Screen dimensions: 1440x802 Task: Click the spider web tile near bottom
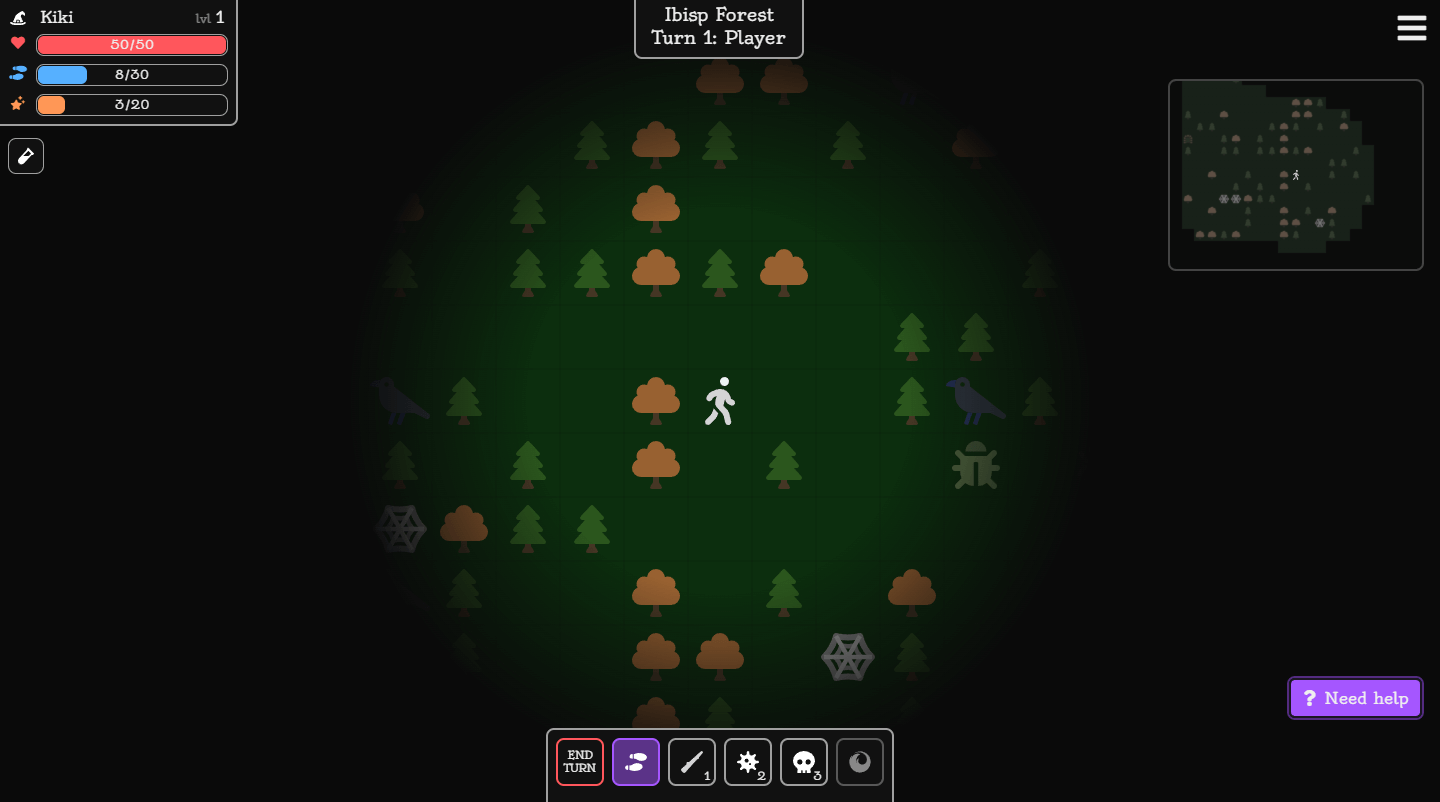click(848, 657)
